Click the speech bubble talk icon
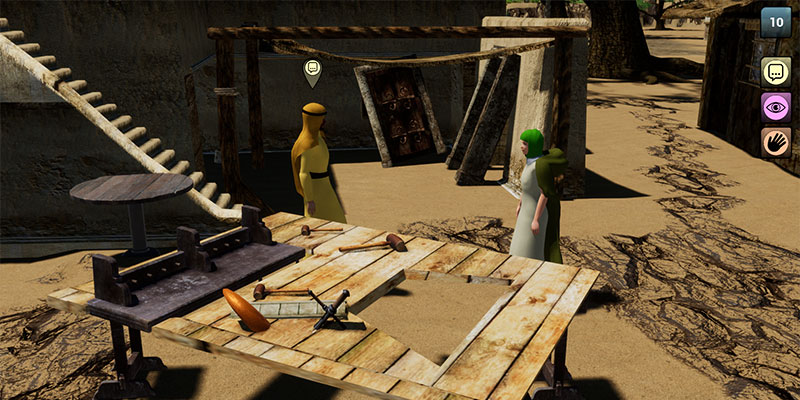This screenshot has width=800, height=400. (x=776, y=72)
